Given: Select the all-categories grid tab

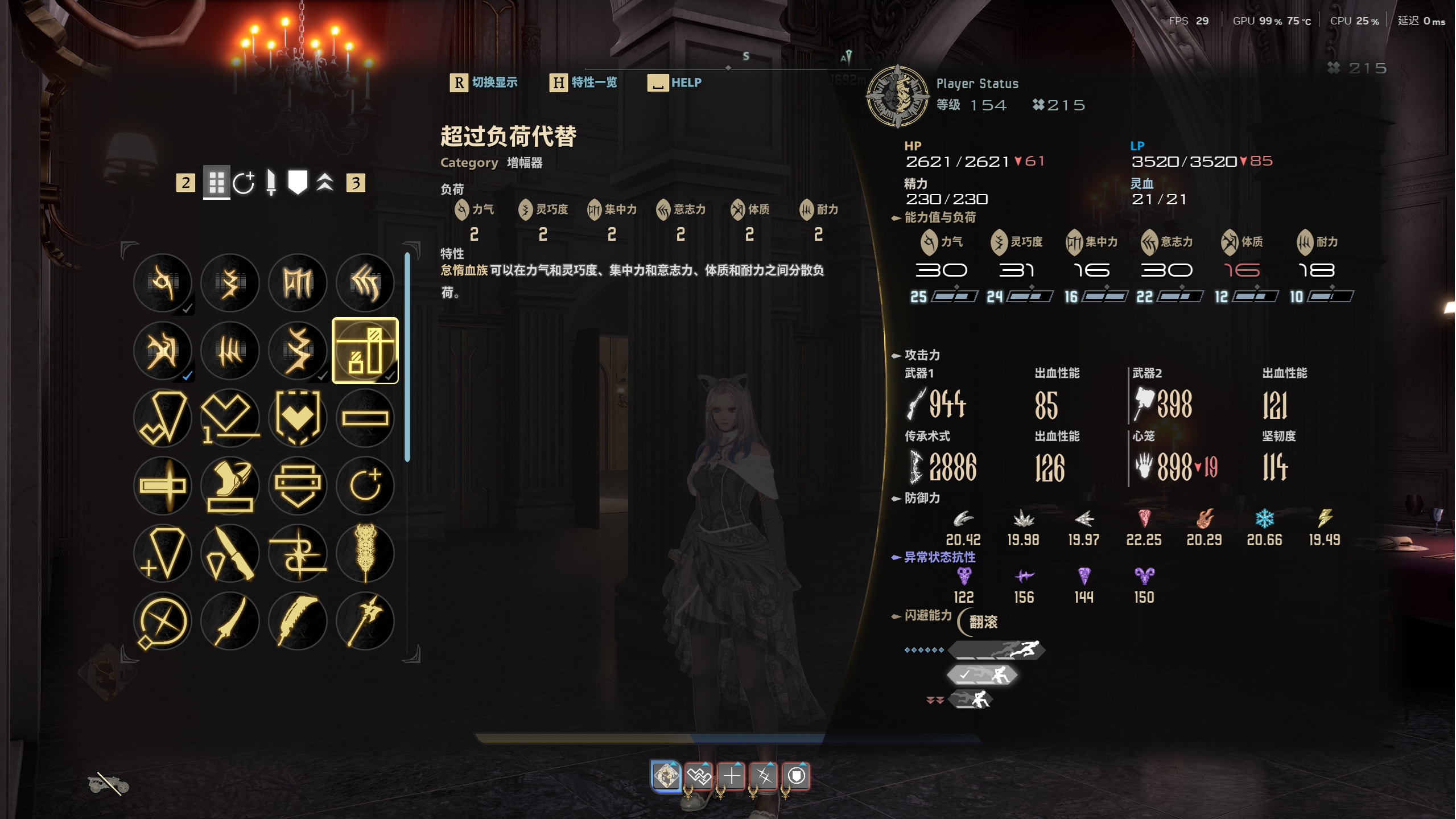Looking at the screenshot, I should tap(216, 183).
